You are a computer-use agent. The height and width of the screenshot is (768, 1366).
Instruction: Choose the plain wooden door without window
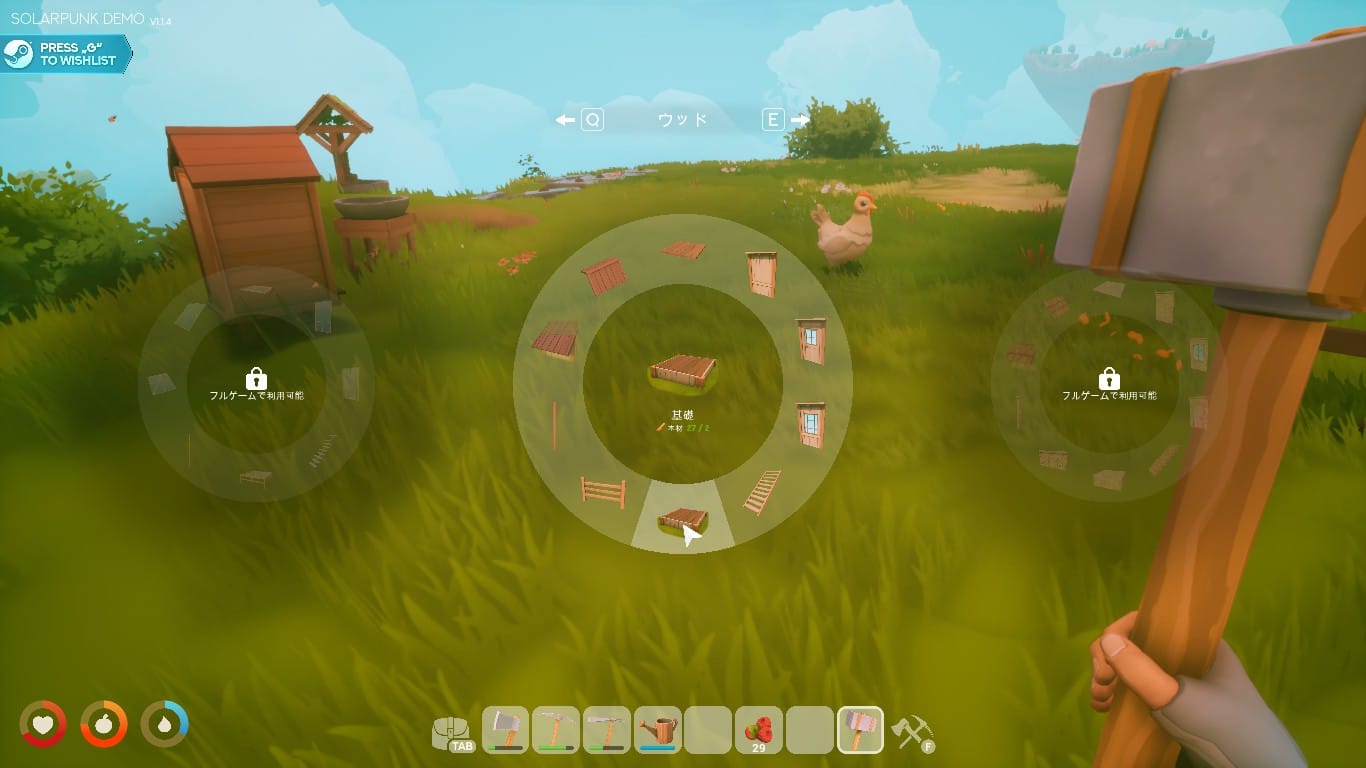761,273
